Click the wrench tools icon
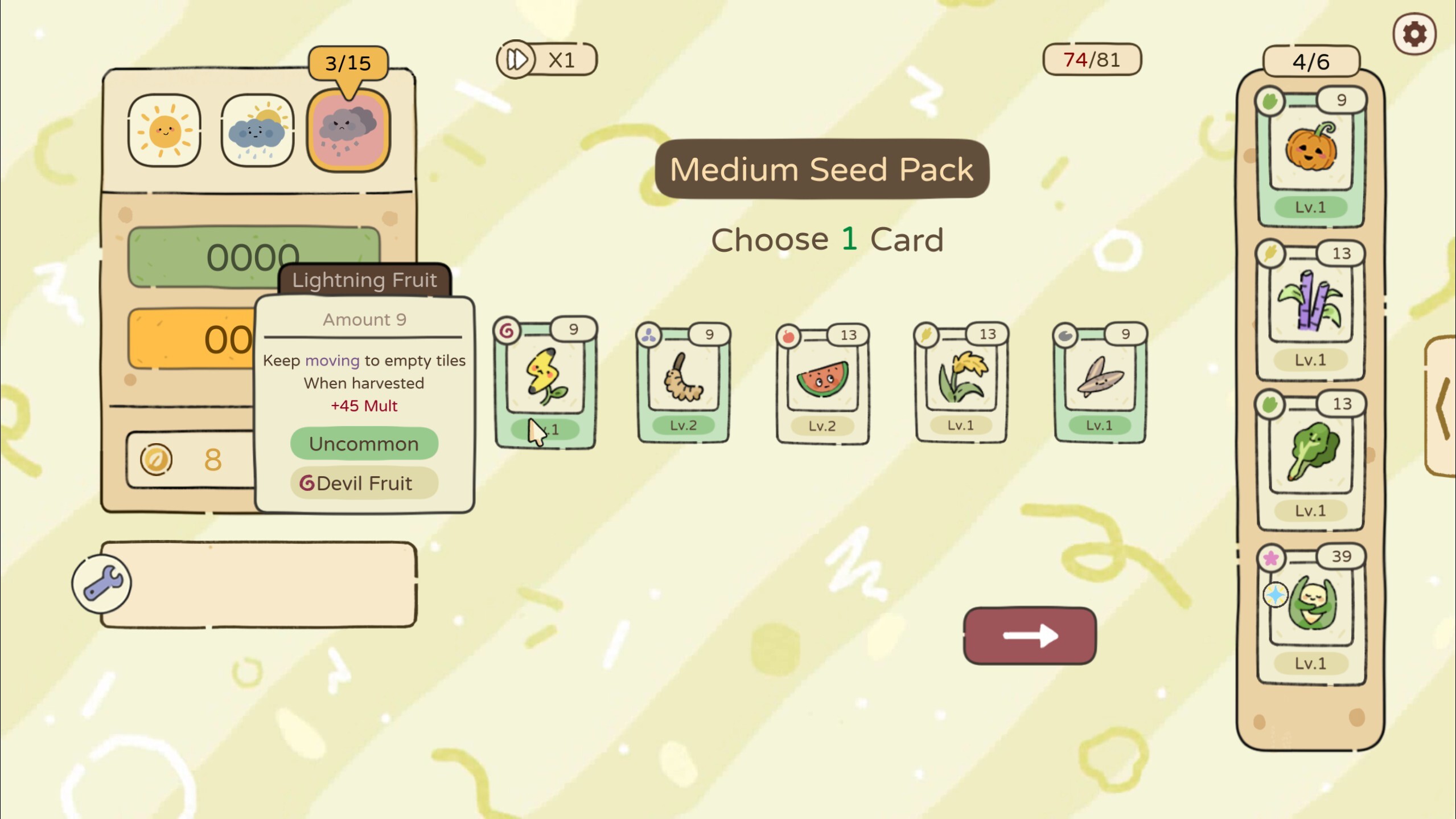This screenshot has width=1456, height=819. click(x=101, y=583)
